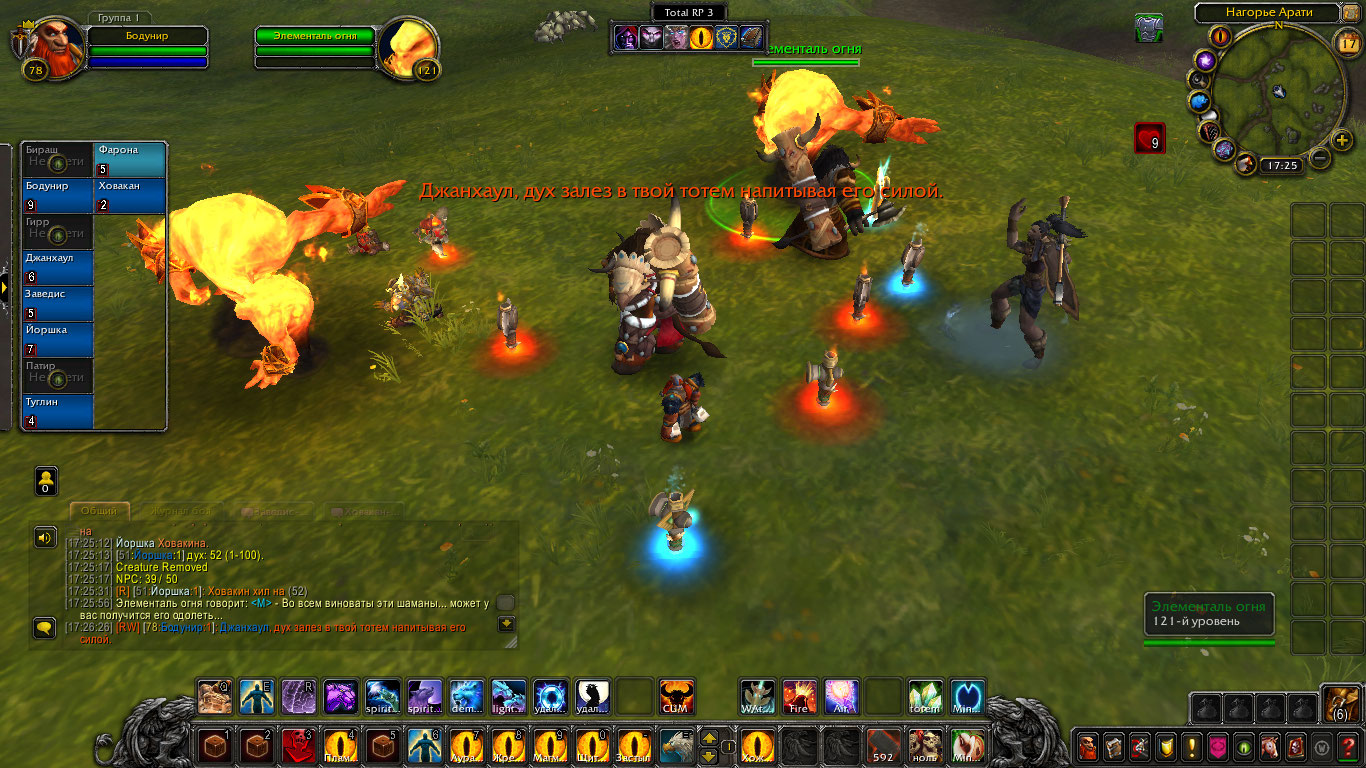Image resolution: width=1366 pixels, height=768 pixels.
Task: Activate the Fire totem action button
Action: (x=799, y=696)
